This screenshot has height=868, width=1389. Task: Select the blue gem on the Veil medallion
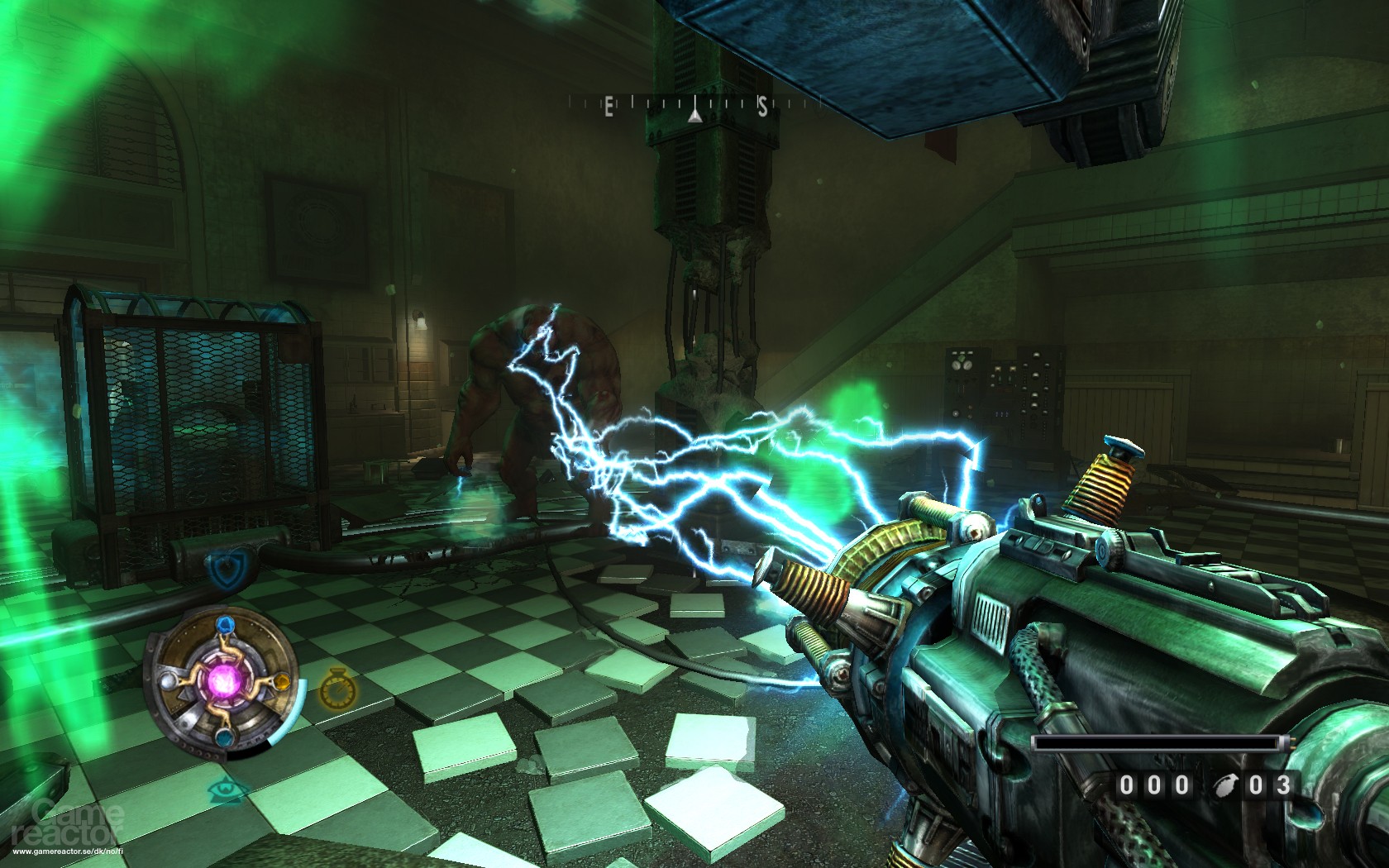226,626
